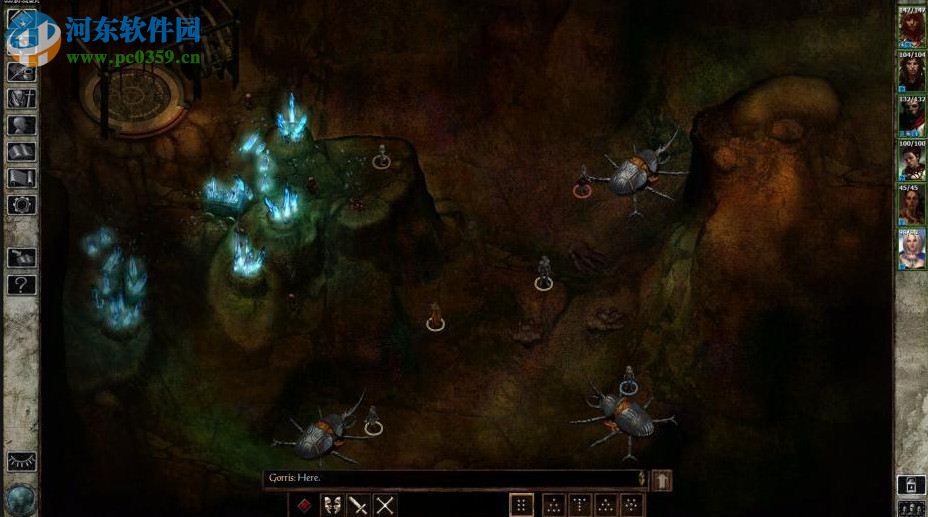
Task: Choose the theater masks talk action
Action: [x=331, y=505]
